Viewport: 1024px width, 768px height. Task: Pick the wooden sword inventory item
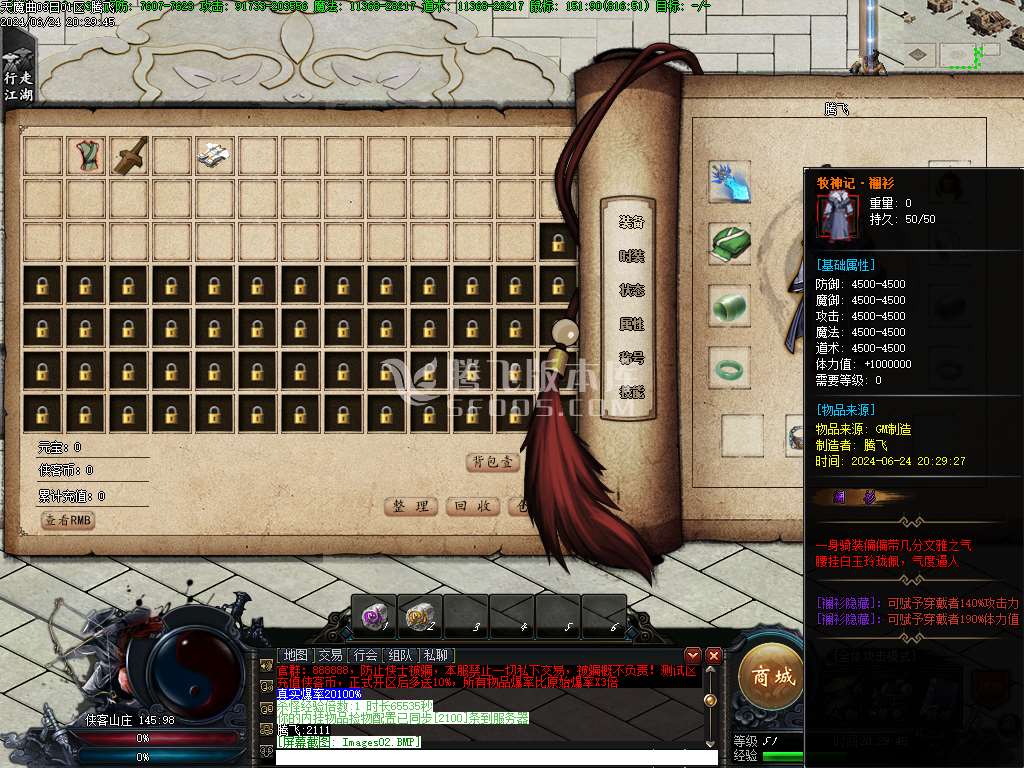(129, 155)
